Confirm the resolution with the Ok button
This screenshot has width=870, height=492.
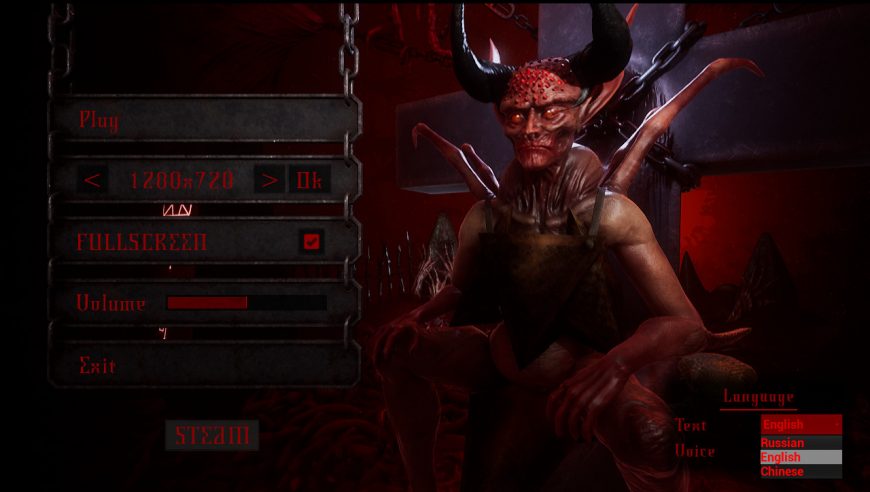pyautogui.click(x=308, y=180)
